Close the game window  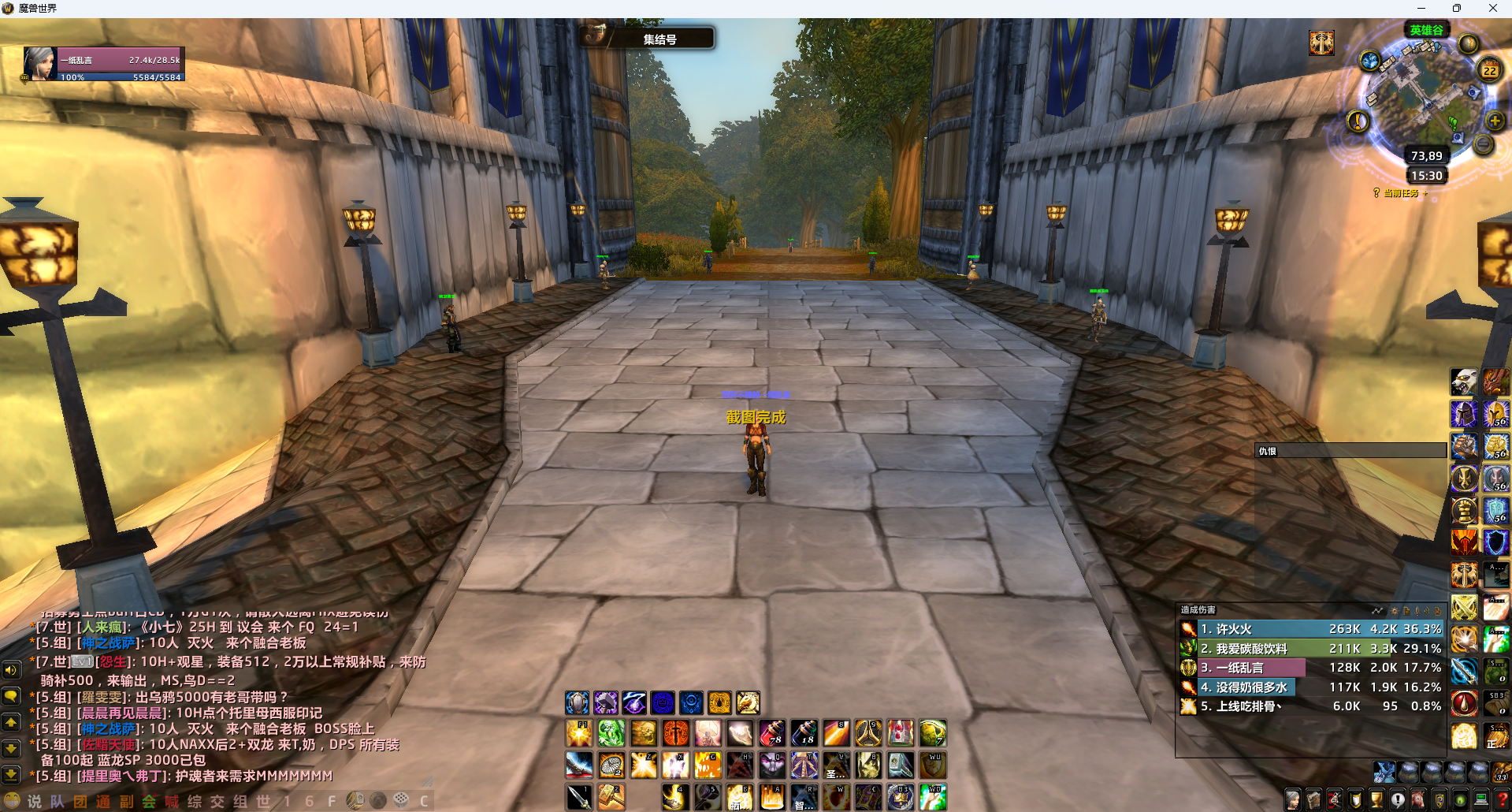(x=1493, y=8)
